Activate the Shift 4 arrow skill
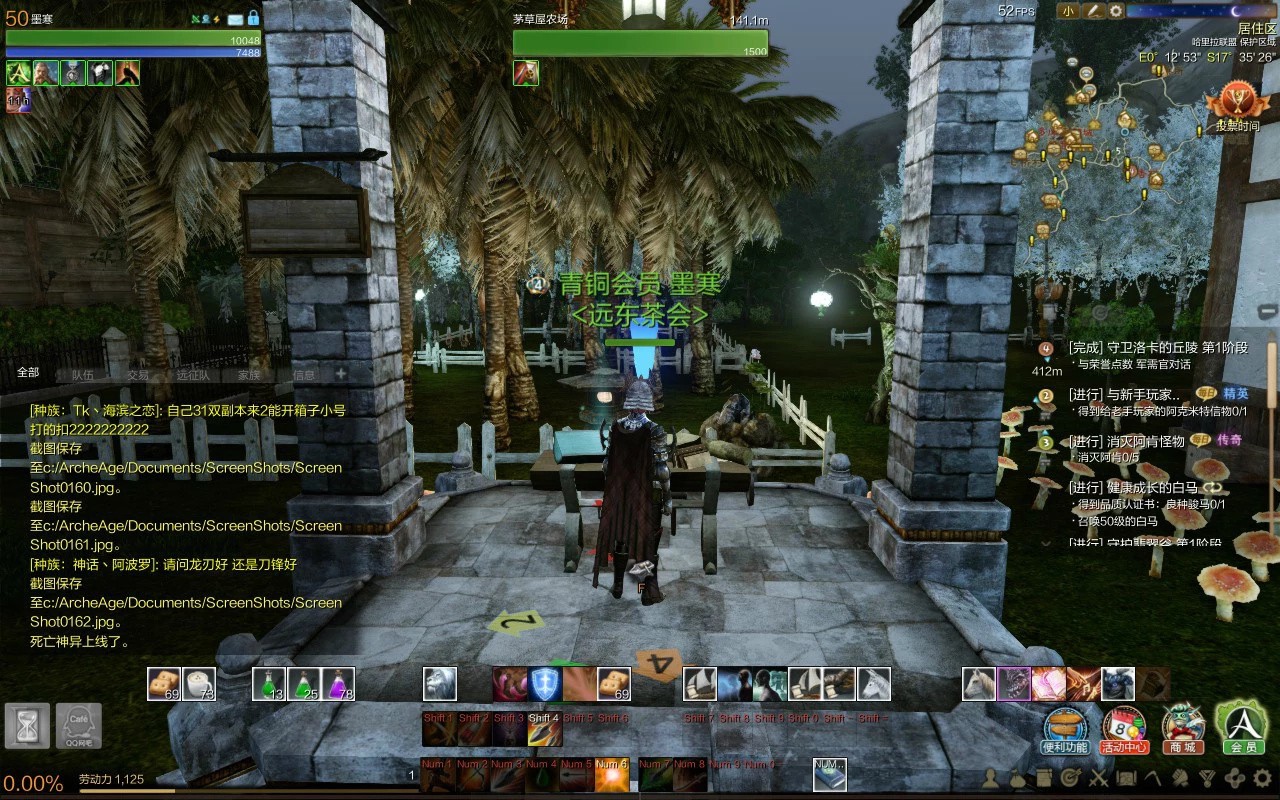Image resolution: width=1280 pixels, height=800 pixels. click(x=545, y=730)
